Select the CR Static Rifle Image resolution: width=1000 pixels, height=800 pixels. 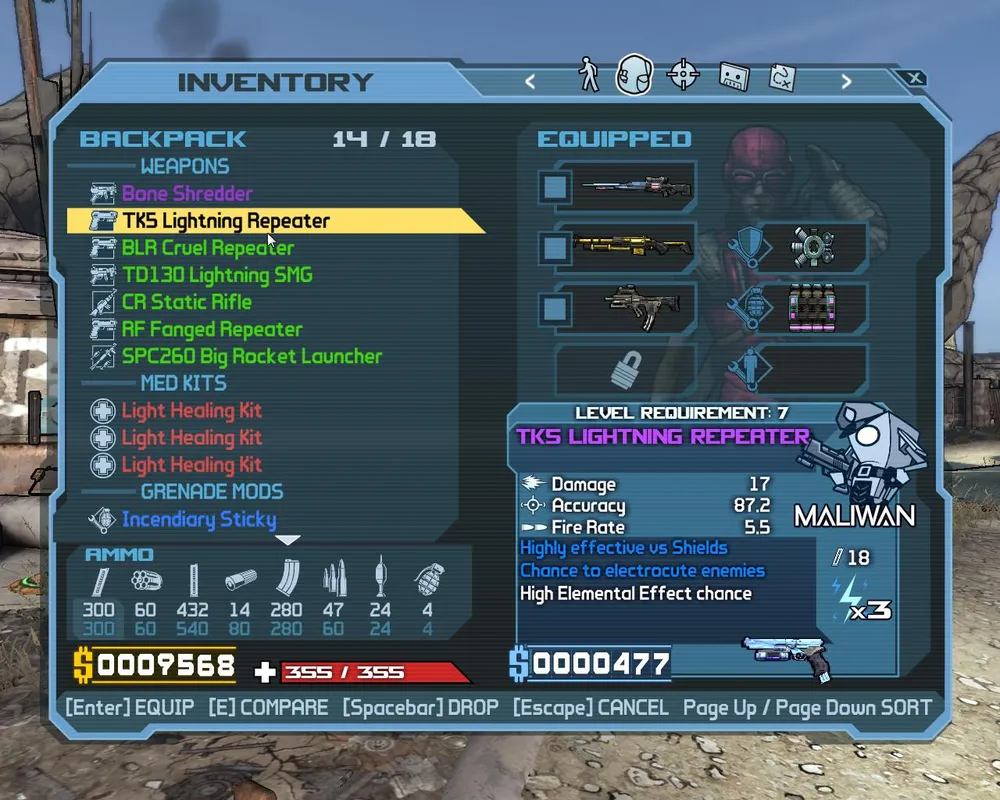(187, 302)
